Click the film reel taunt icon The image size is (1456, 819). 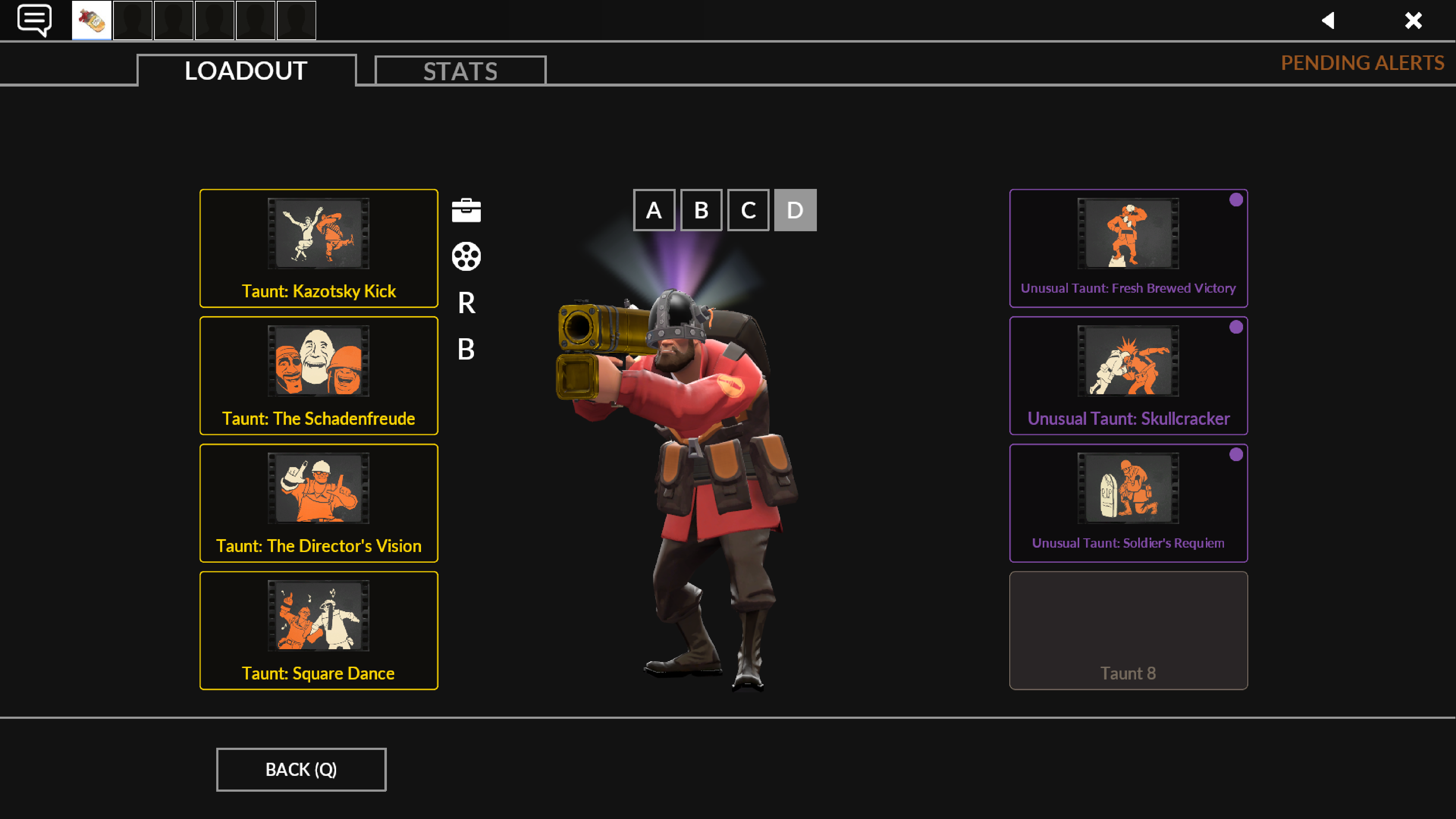coord(467,256)
